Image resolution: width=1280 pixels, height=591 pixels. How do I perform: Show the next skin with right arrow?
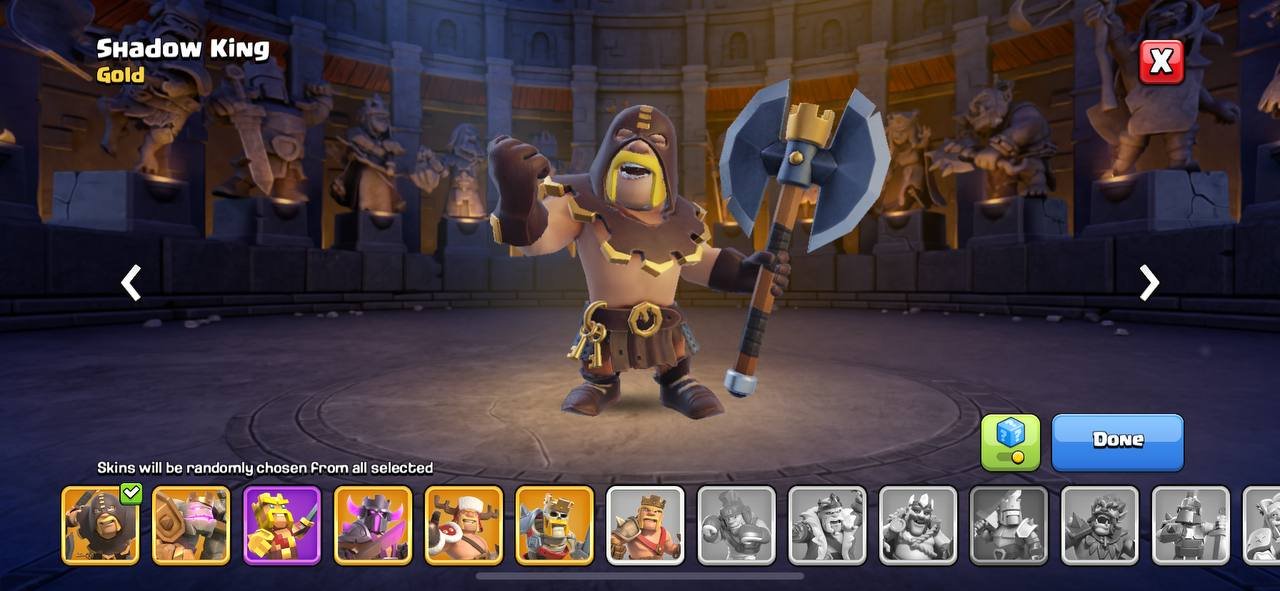pos(1149,283)
